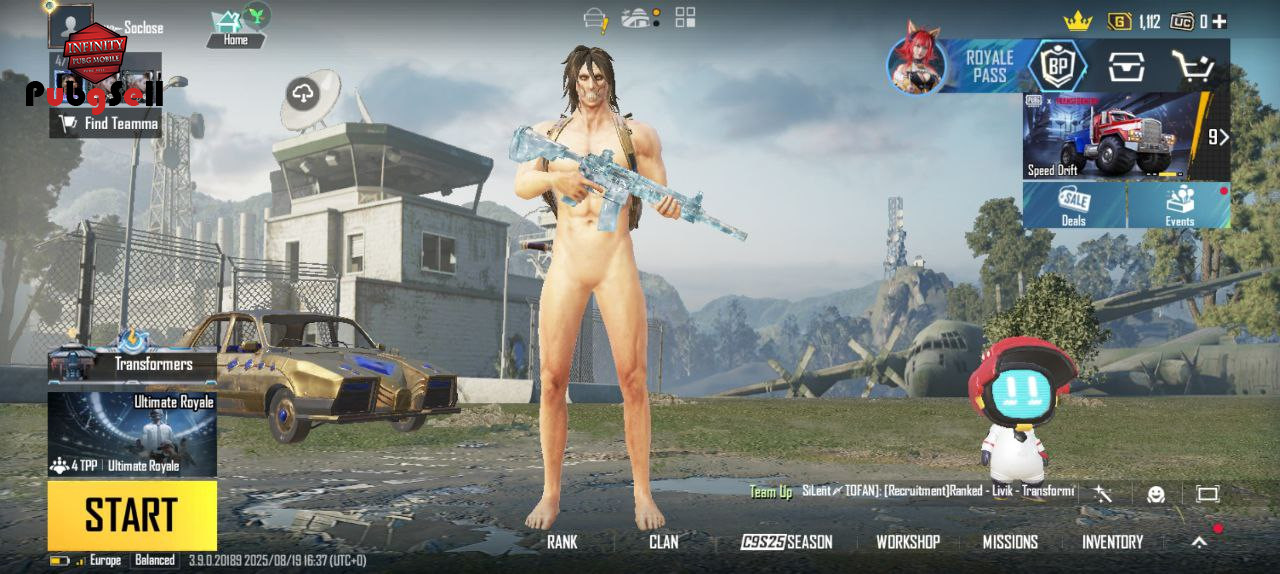Select the Ultimate Royale game mode card

tap(132, 434)
